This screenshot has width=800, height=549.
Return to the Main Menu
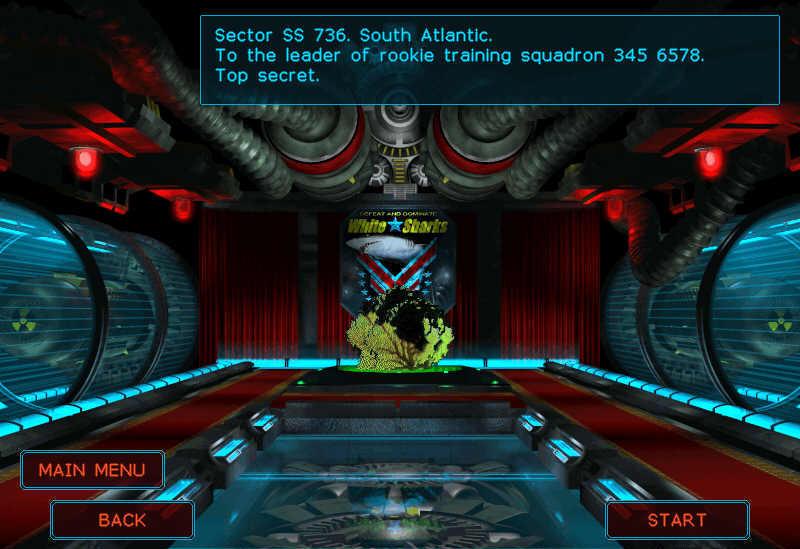pyautogui.click(x=92, y=469)
